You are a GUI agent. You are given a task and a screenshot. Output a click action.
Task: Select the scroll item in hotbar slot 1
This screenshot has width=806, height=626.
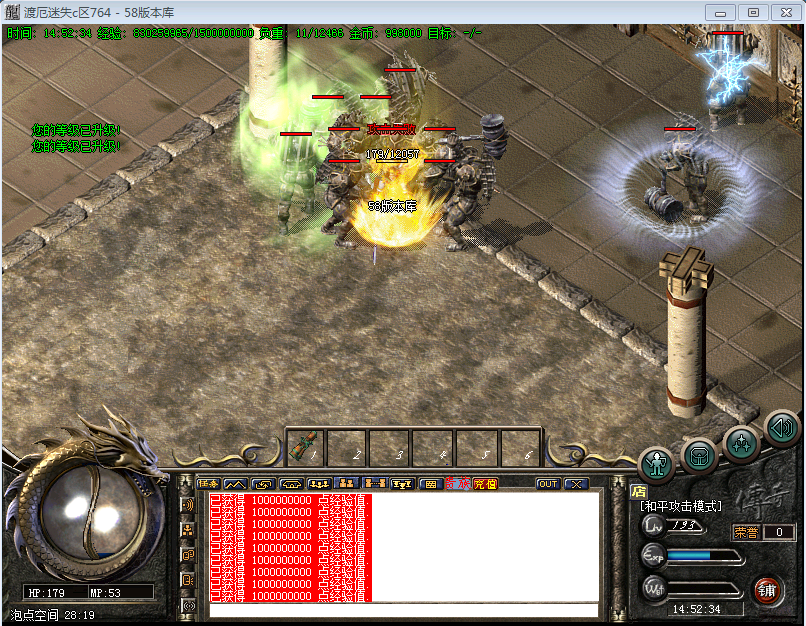pos(307,447)
